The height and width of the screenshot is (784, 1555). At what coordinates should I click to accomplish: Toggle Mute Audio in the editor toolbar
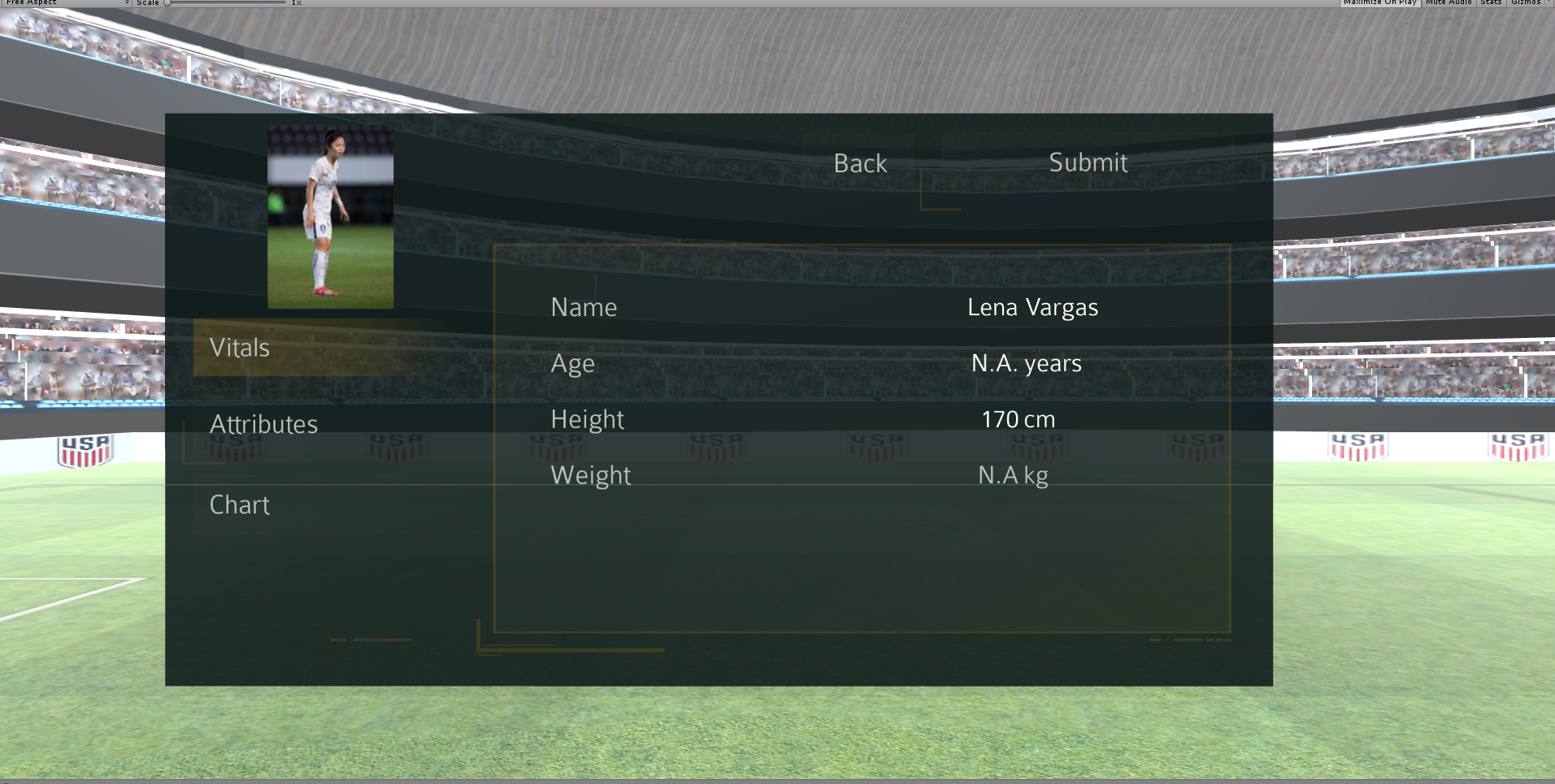tap(1449, 2)
